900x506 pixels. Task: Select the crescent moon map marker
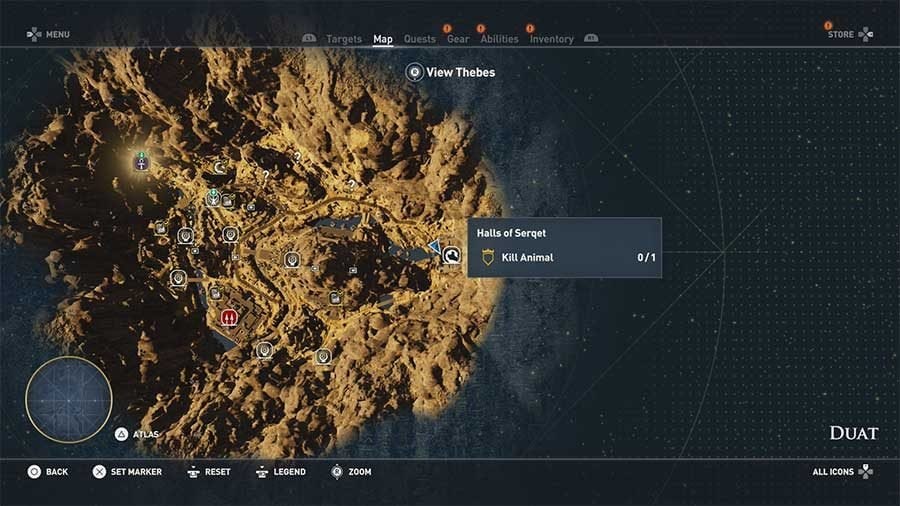point(220,167)
